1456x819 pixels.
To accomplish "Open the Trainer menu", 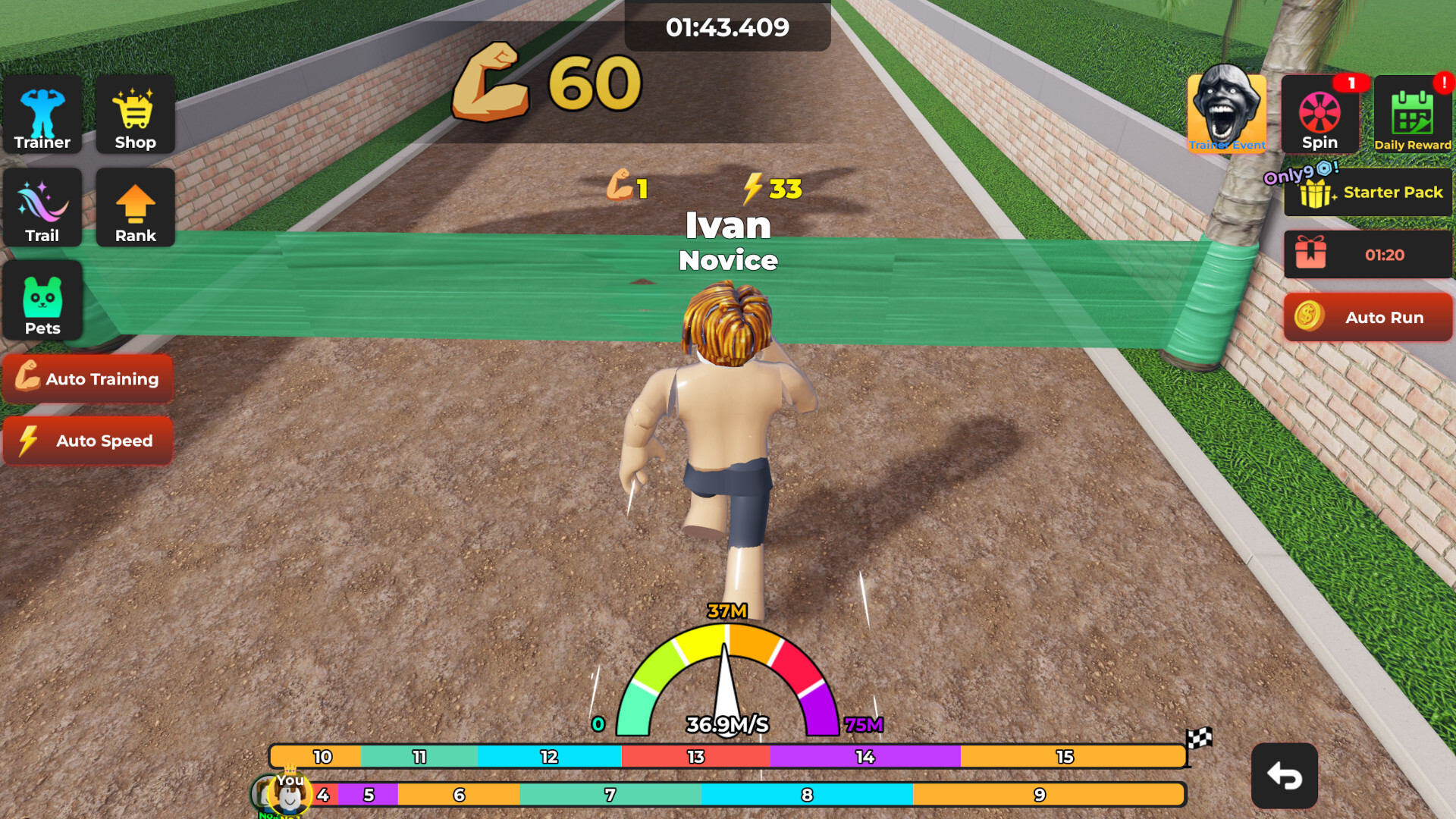I will click(42, 114).
